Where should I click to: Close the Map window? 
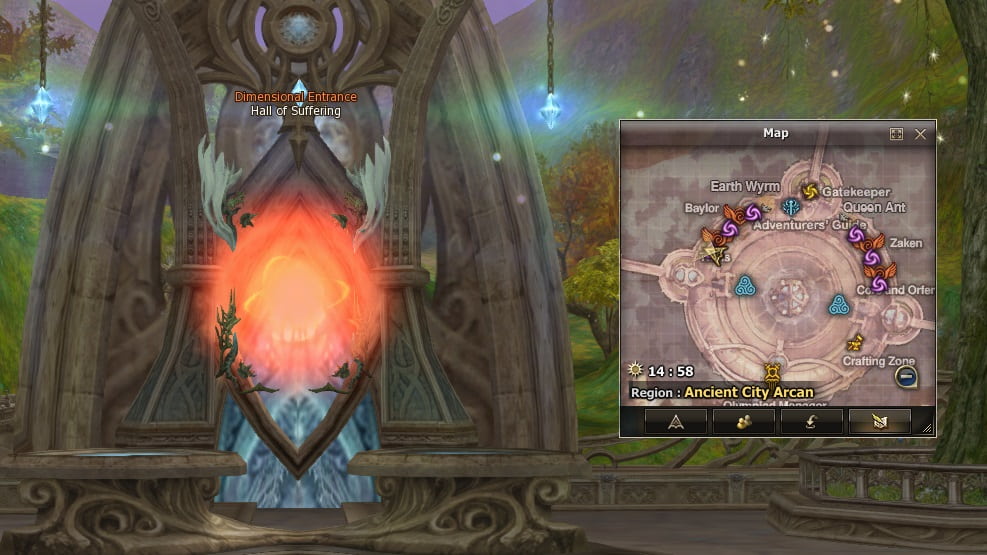920,134
